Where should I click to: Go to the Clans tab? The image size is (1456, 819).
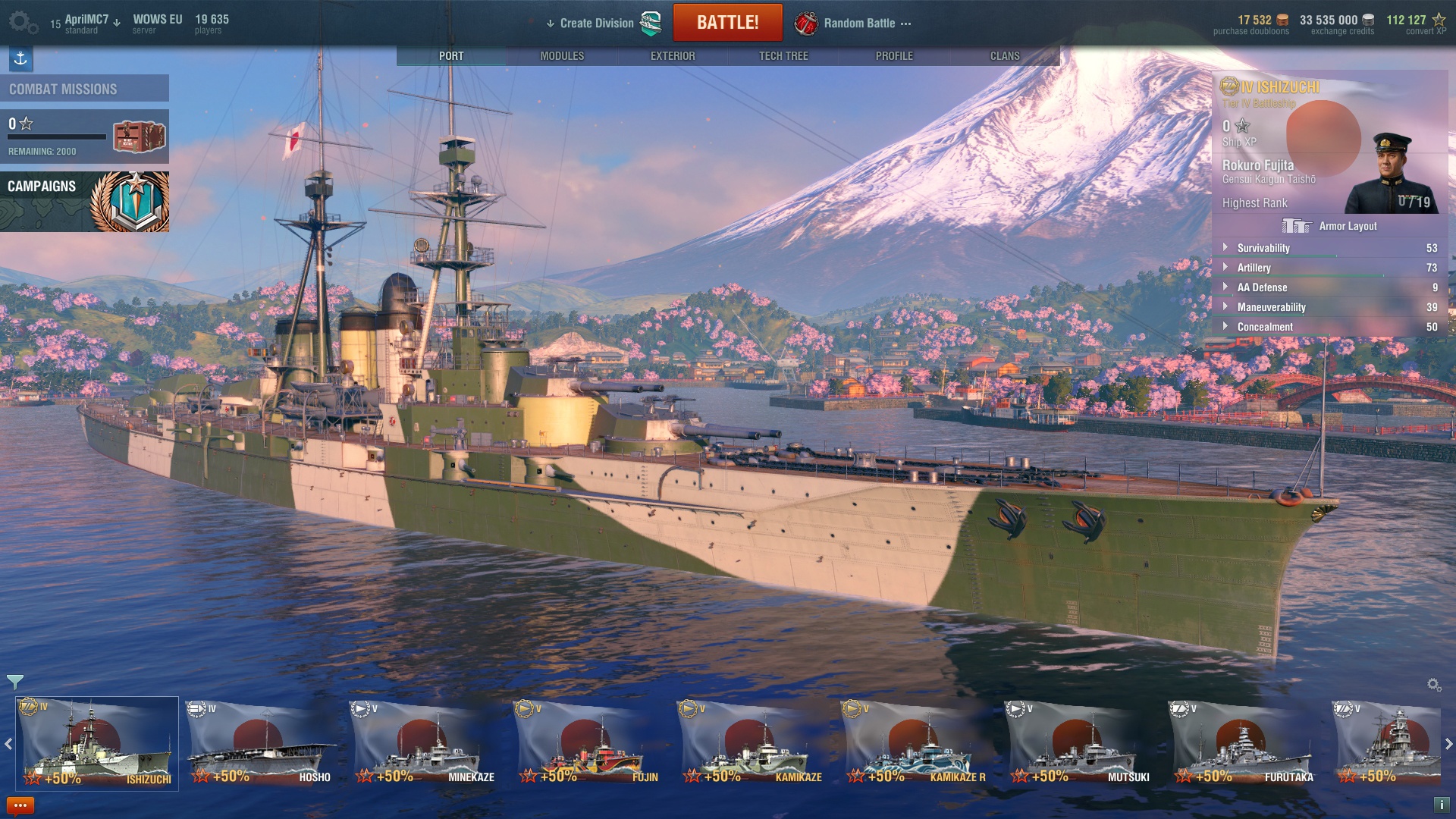[1005, 56]
